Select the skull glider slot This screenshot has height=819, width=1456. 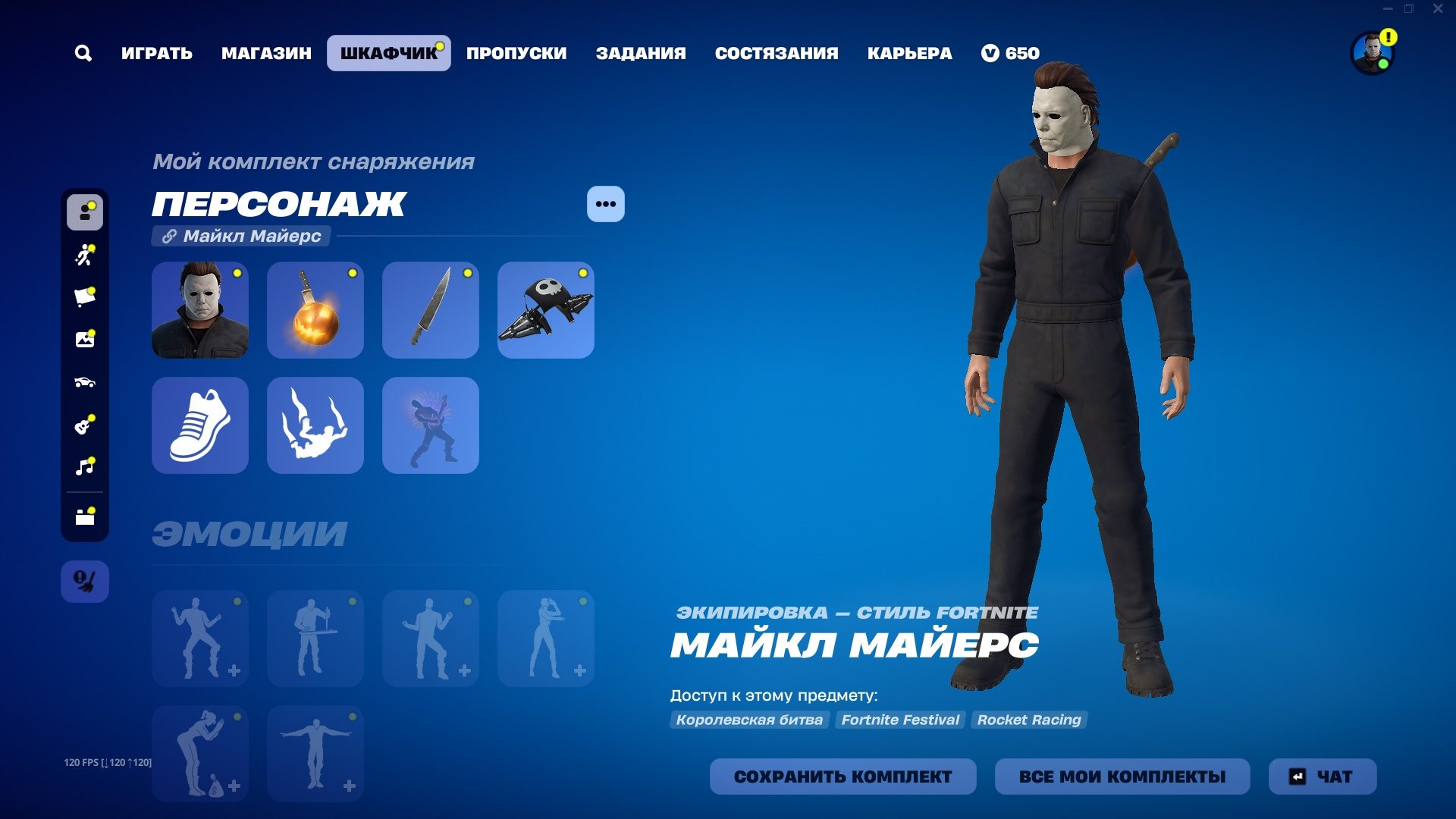tap(545, 310)
